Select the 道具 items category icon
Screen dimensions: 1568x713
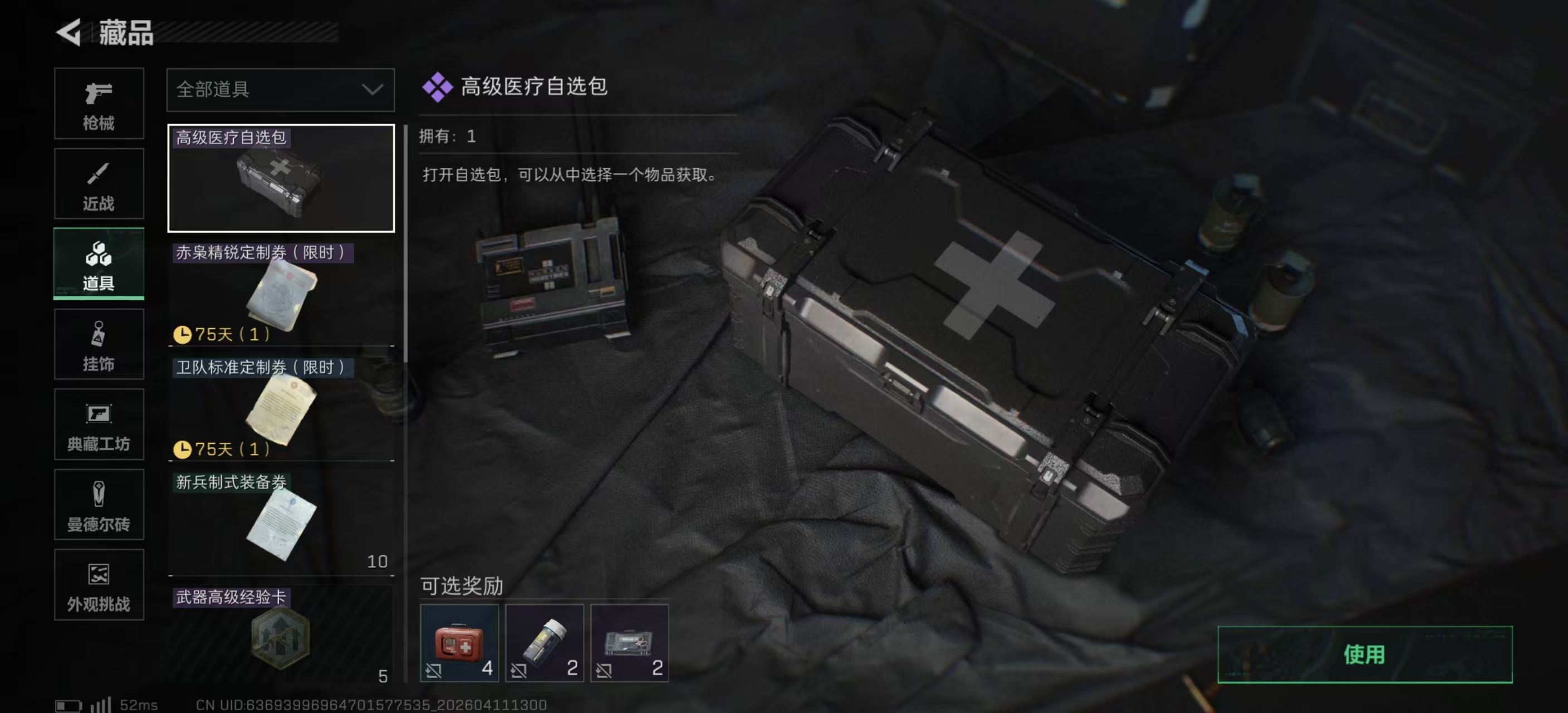[x=99, y=263]
